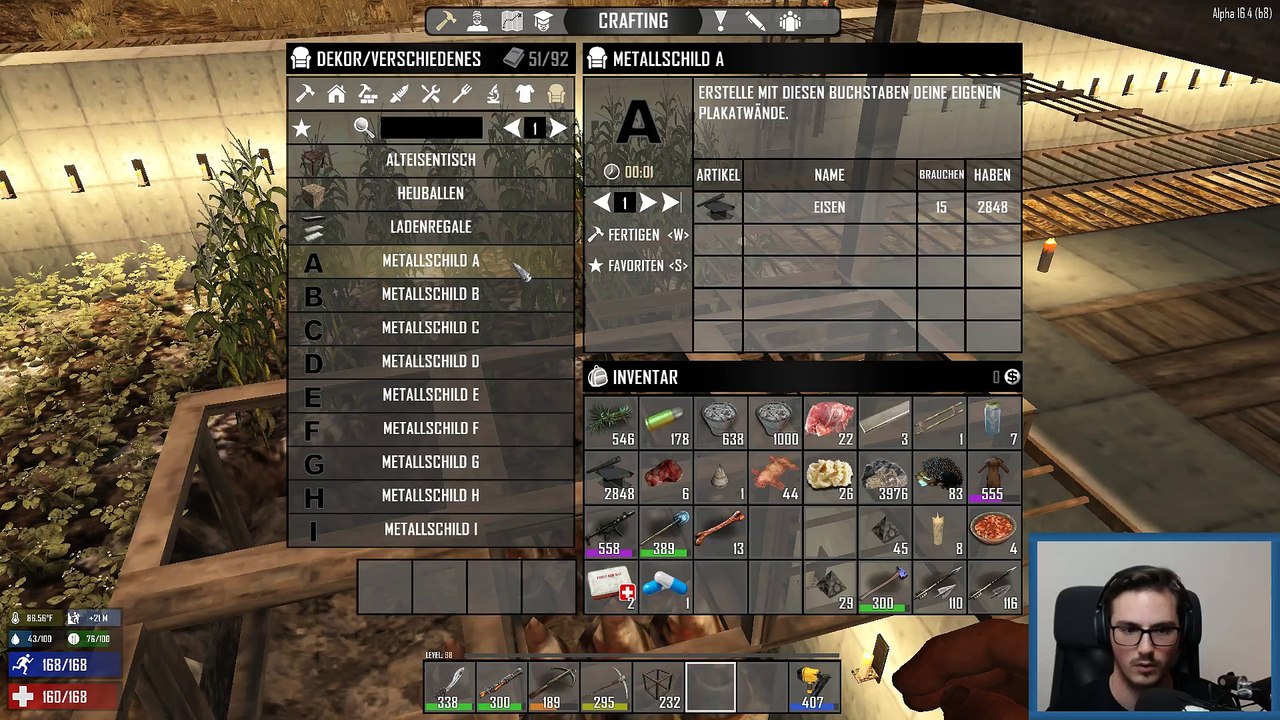Select the raw meat stack of 22
Viewport: 1280px width, 720px height.
829,423
